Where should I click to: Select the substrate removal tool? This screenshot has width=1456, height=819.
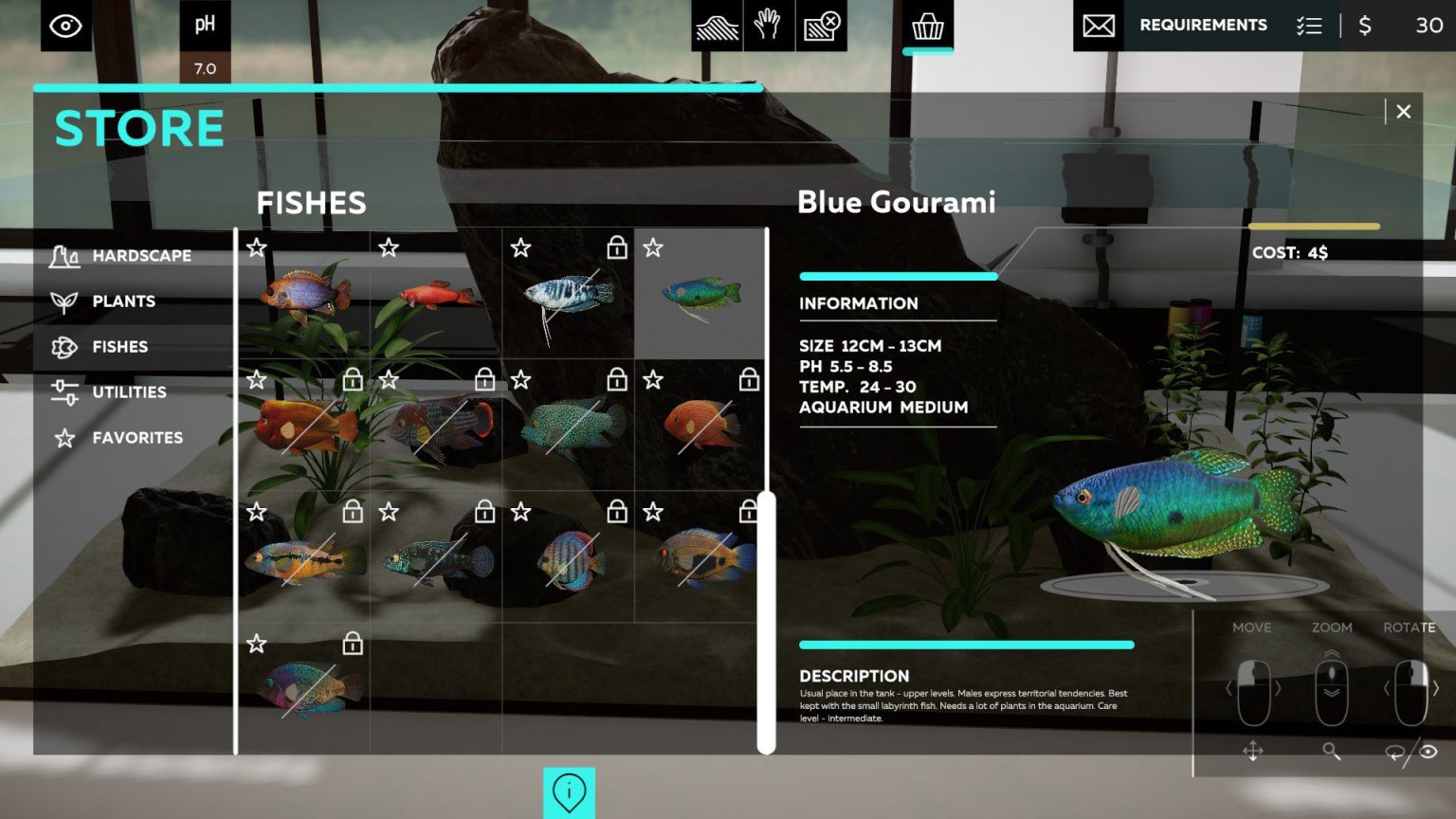tap(821, 26)
